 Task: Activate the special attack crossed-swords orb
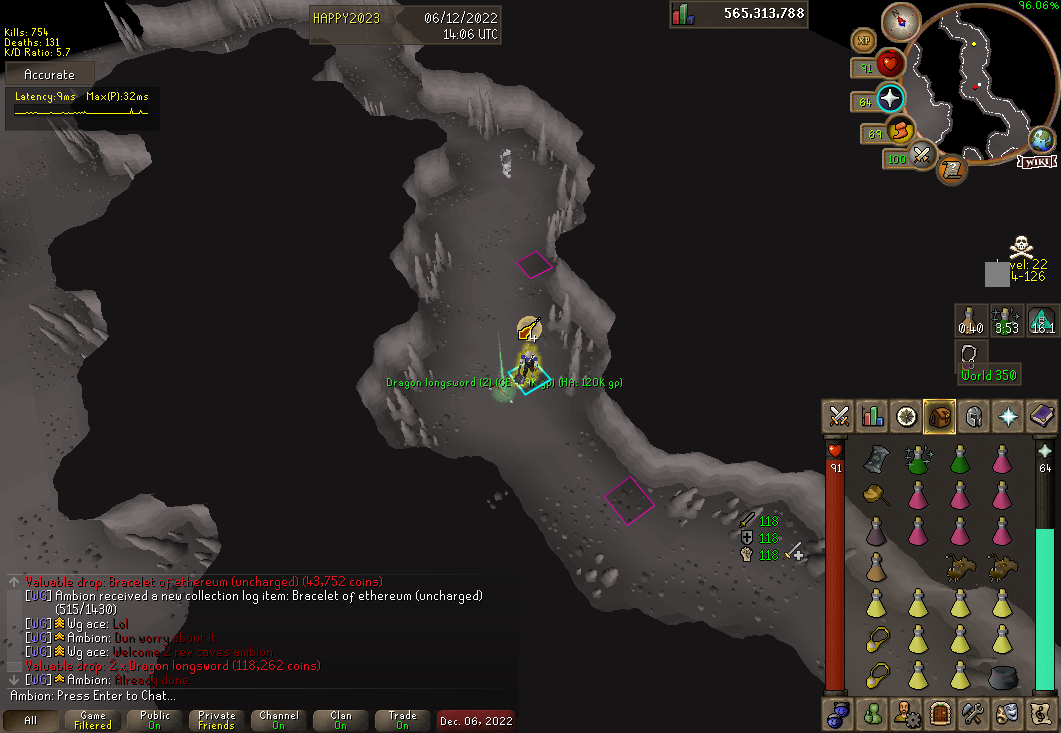point(923,156)
